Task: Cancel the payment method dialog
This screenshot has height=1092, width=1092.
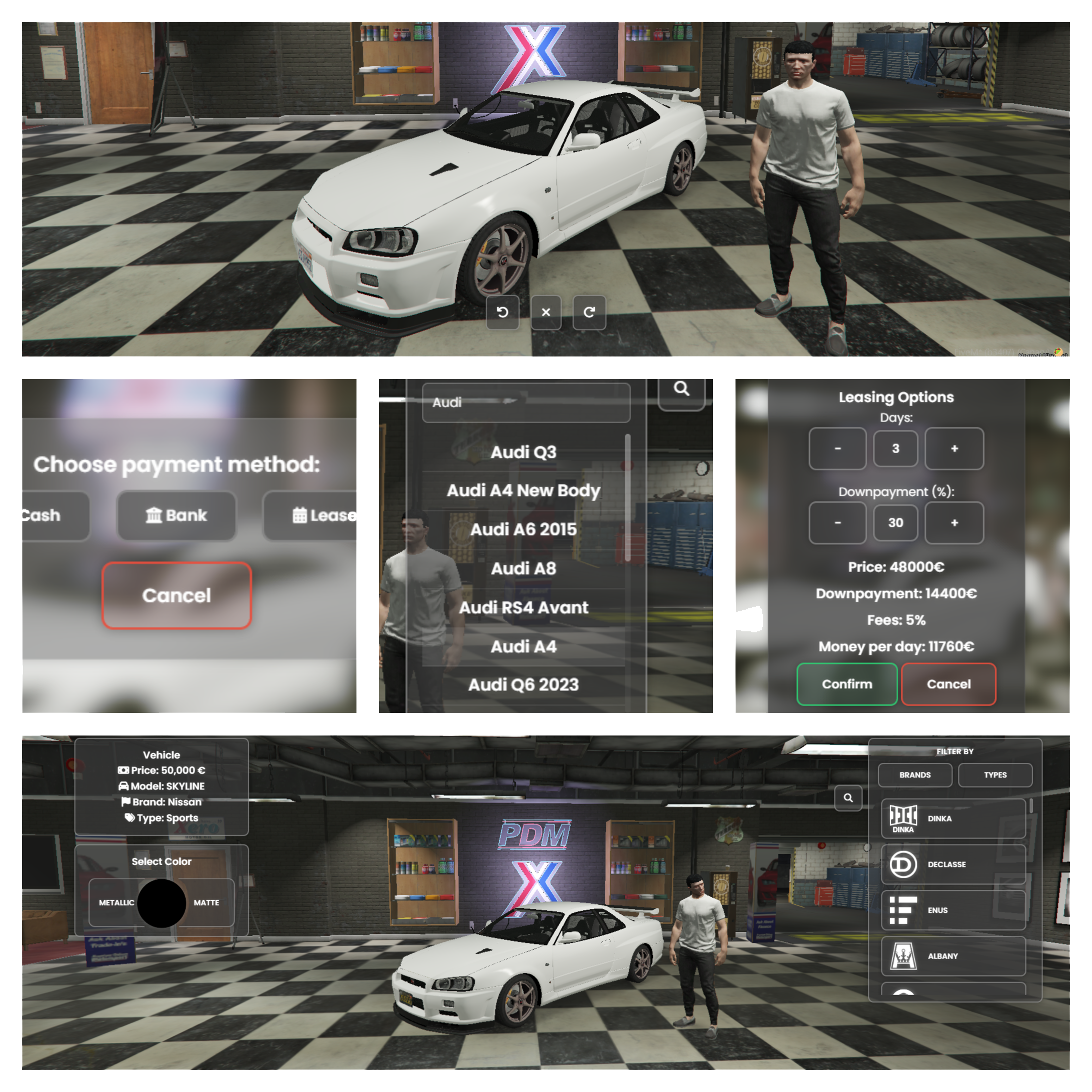Action: point(176,595)
